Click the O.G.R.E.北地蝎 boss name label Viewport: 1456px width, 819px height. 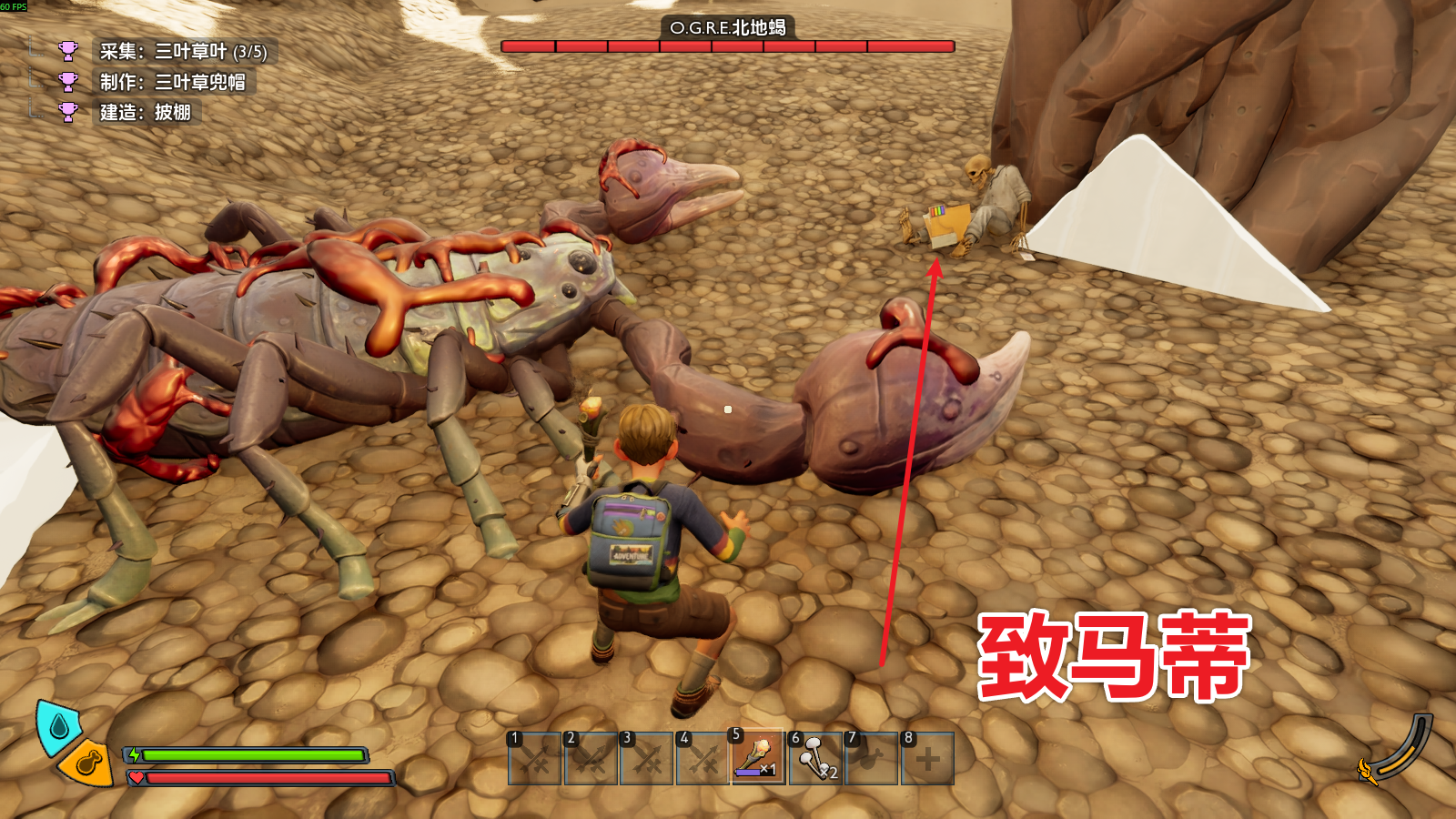point(728,28)
